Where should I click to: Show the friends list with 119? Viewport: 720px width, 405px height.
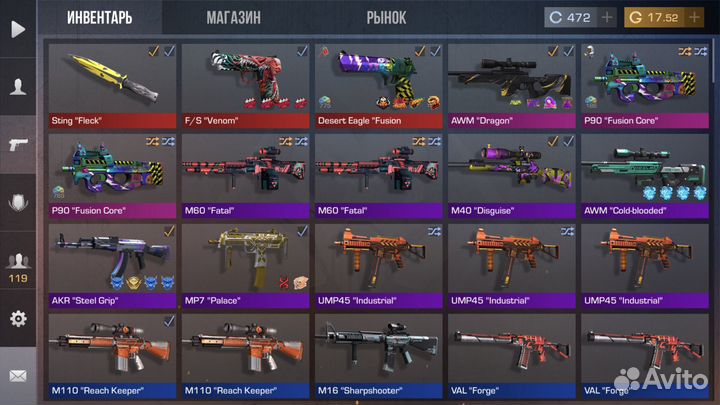point(17,264)
